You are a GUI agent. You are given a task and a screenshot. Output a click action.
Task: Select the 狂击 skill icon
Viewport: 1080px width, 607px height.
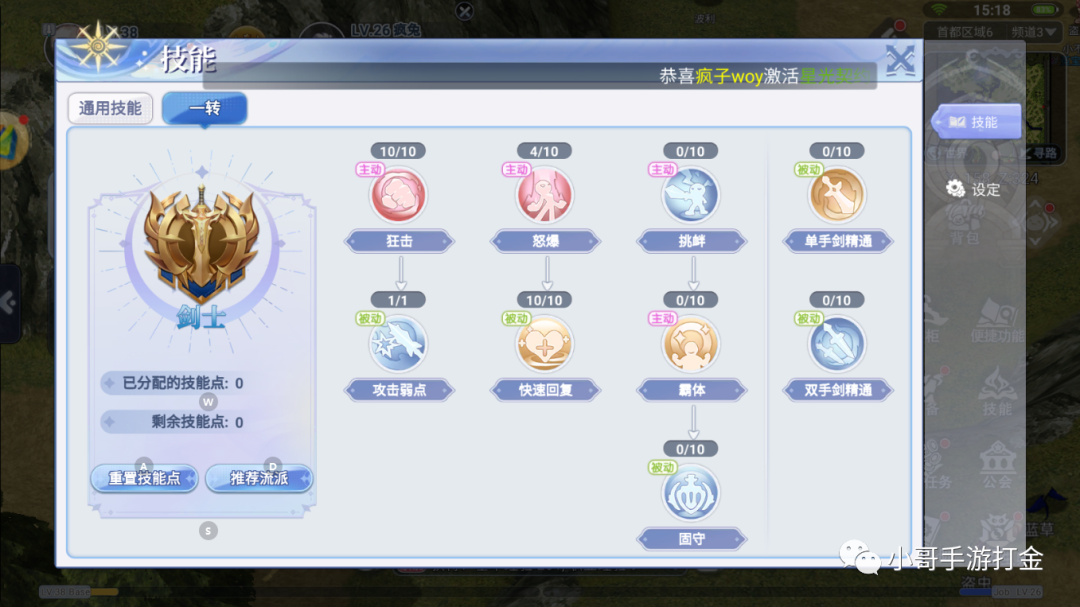click(x=399, y=194)
